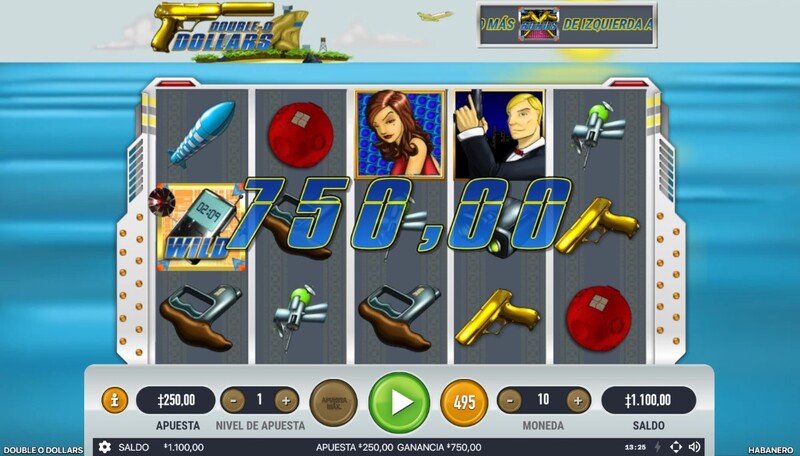
Task: Lower the Moneda coin value
Action: click(x=511, y=400)
